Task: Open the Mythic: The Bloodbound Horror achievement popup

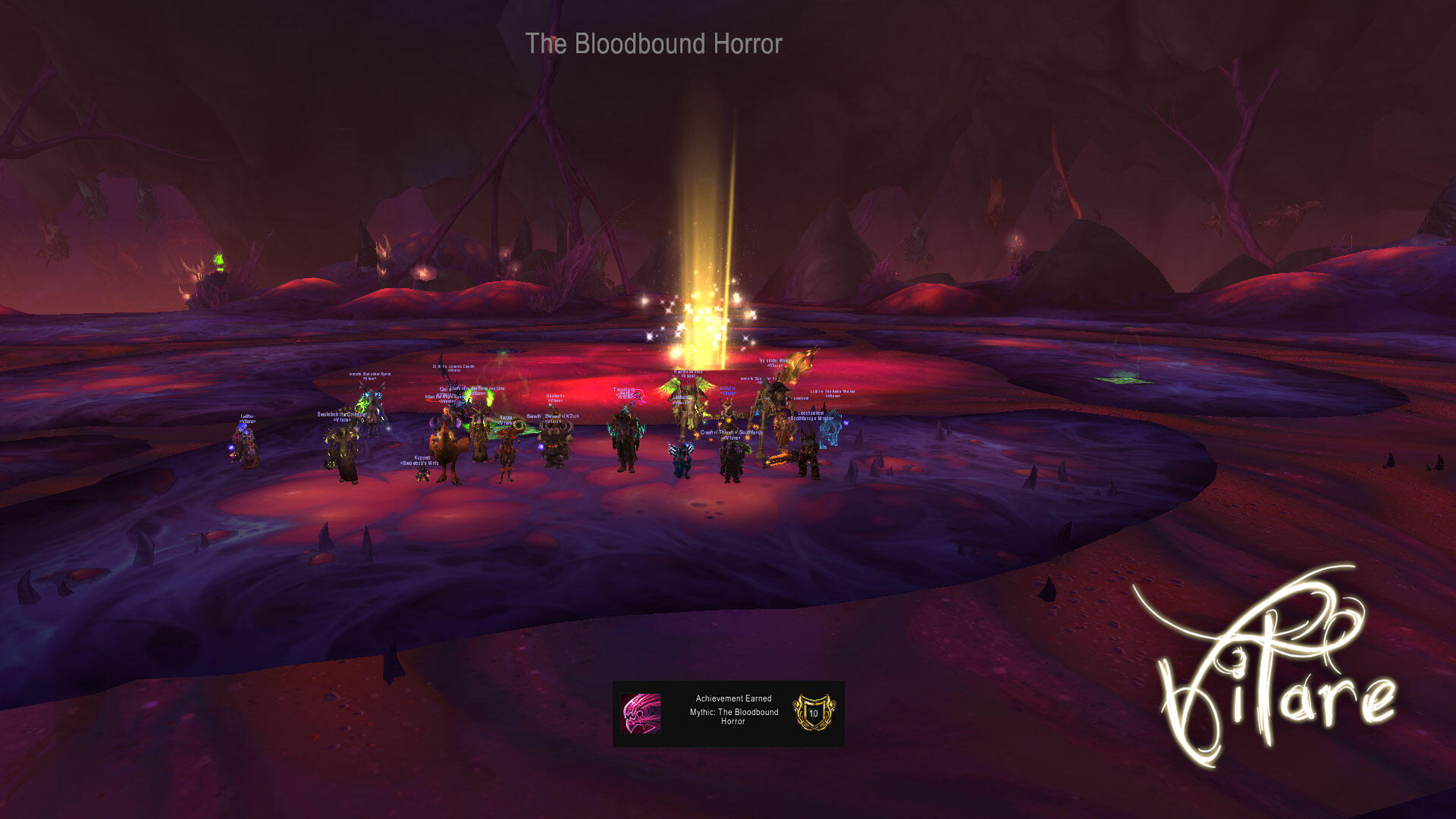Action: (x=728, y=713)
